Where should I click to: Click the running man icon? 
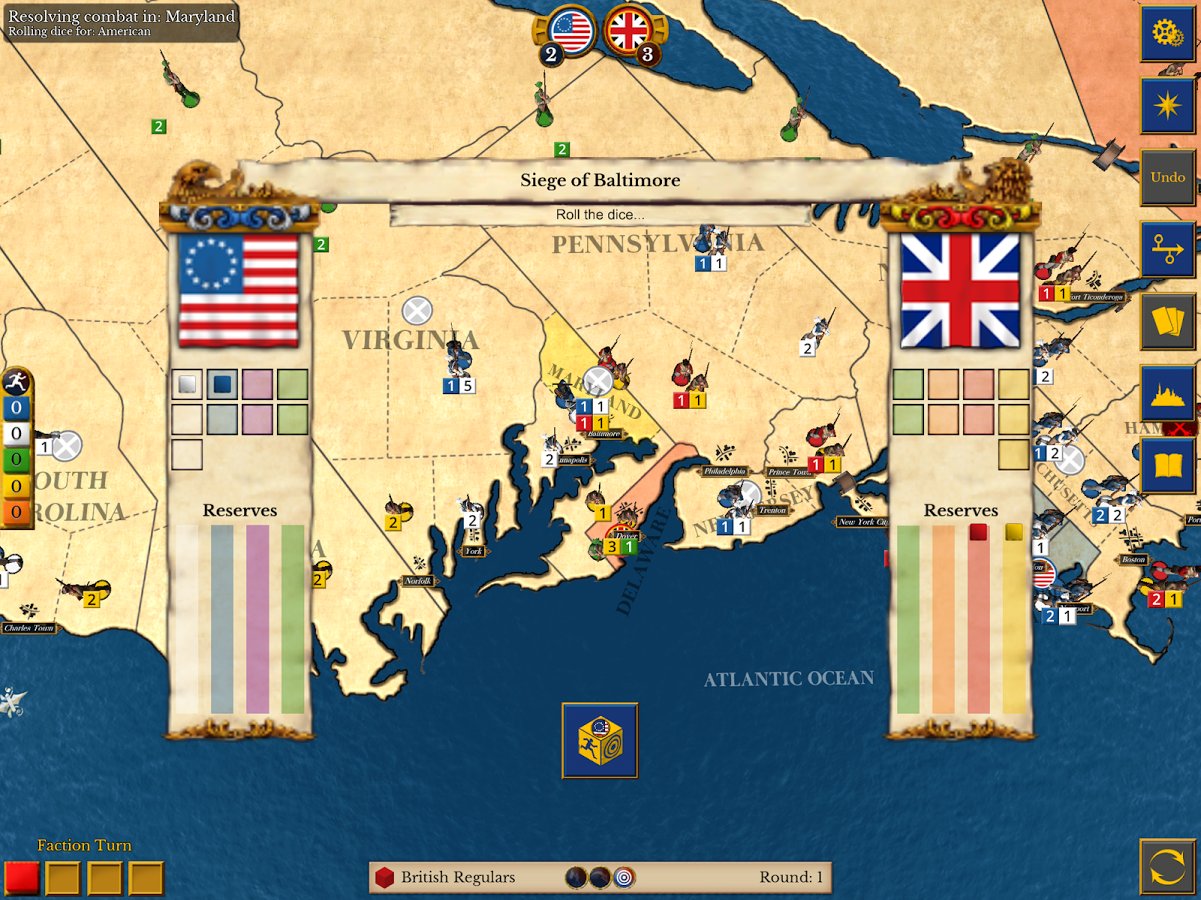(x=16, y=382)
